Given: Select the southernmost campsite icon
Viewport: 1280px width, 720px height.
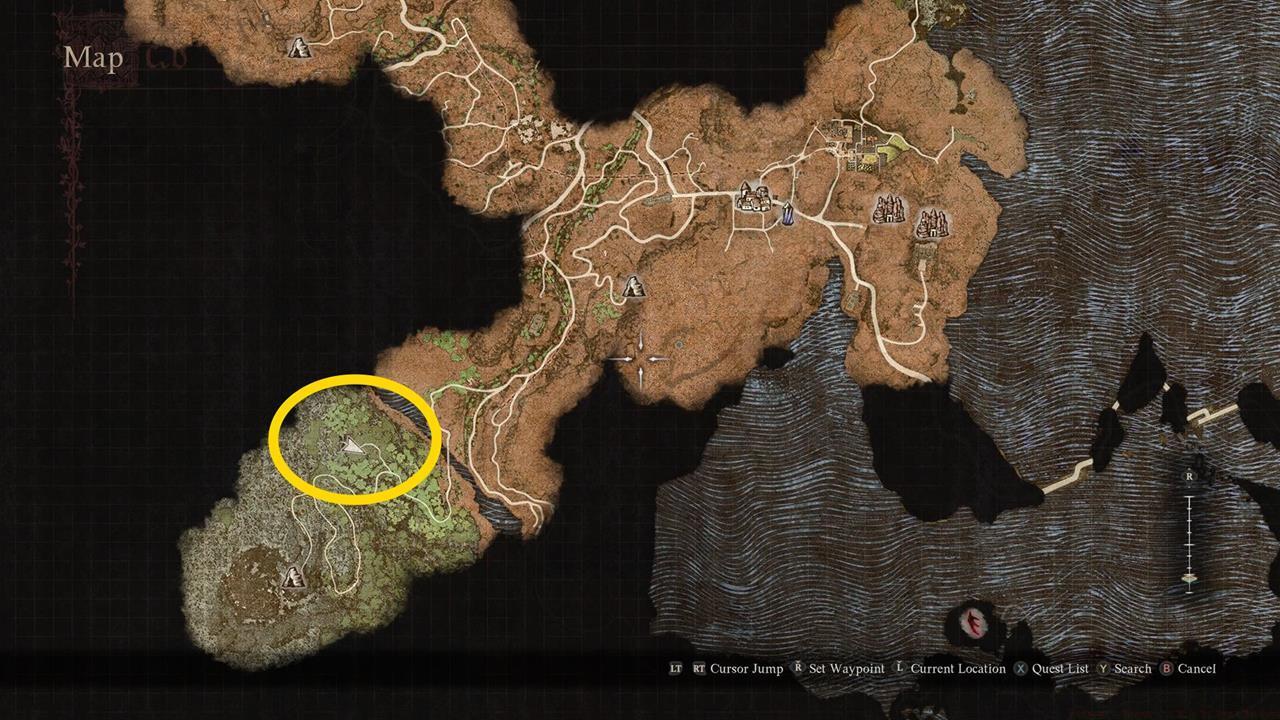Looking at the screenshot, I should point(292,578).
